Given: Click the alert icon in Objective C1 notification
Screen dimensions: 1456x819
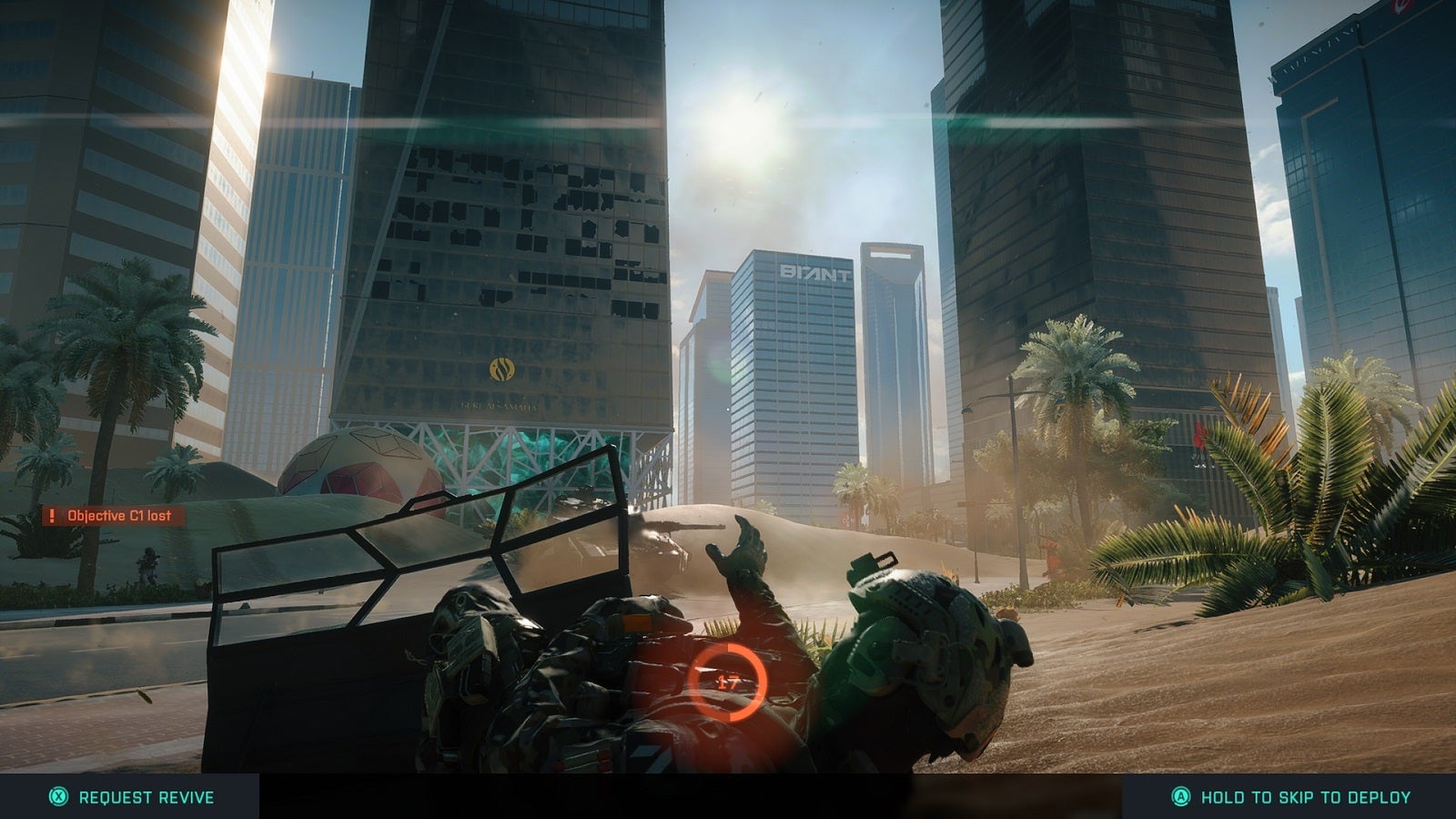Looking at the screenshot, I should (x=50, y=514).
